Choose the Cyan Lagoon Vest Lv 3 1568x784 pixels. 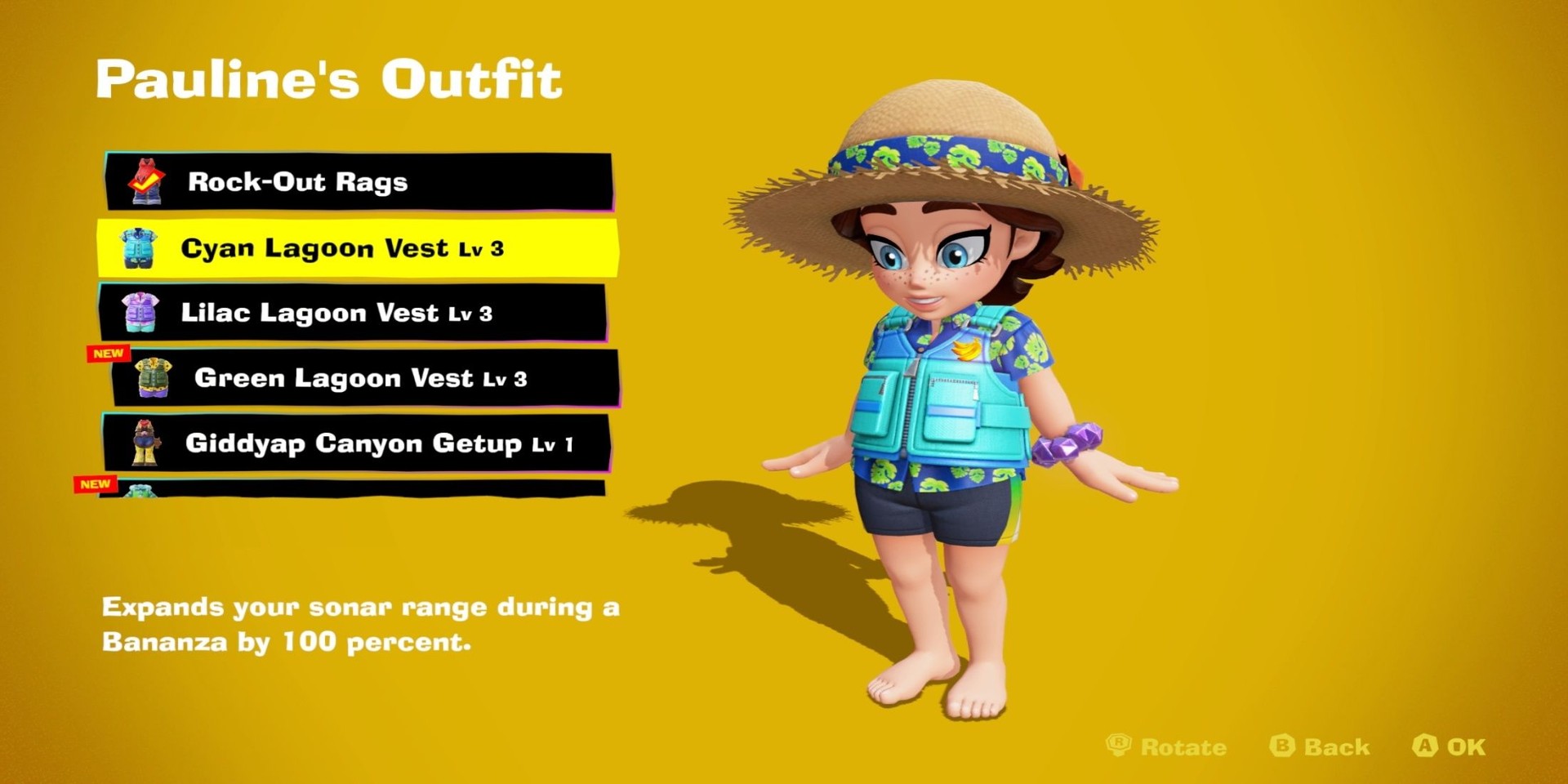tap(358, 247)
